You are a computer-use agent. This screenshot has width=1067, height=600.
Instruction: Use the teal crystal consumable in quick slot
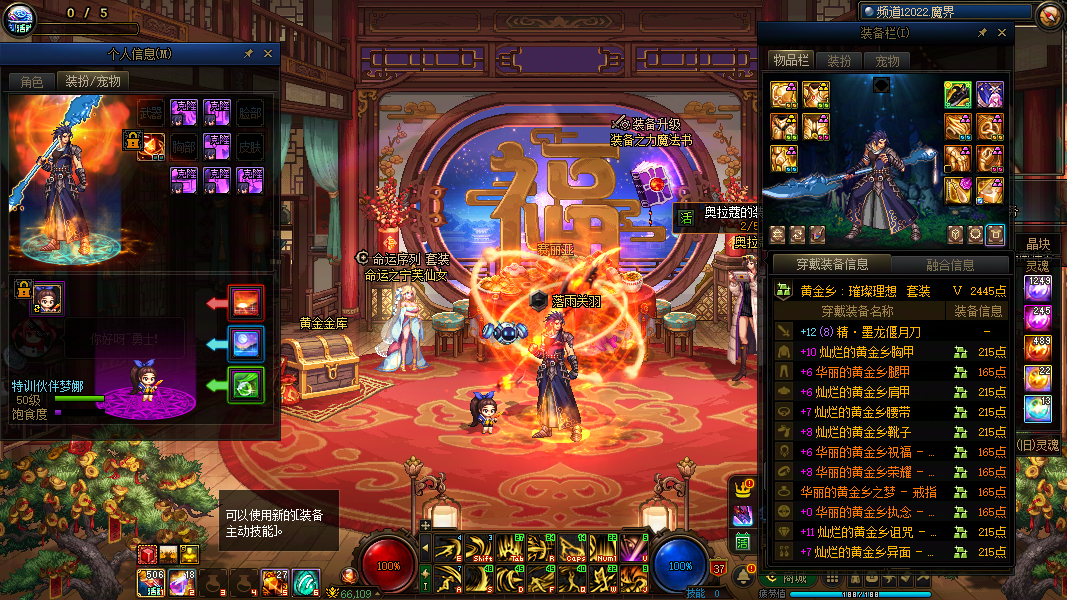(x=305, y=581)
